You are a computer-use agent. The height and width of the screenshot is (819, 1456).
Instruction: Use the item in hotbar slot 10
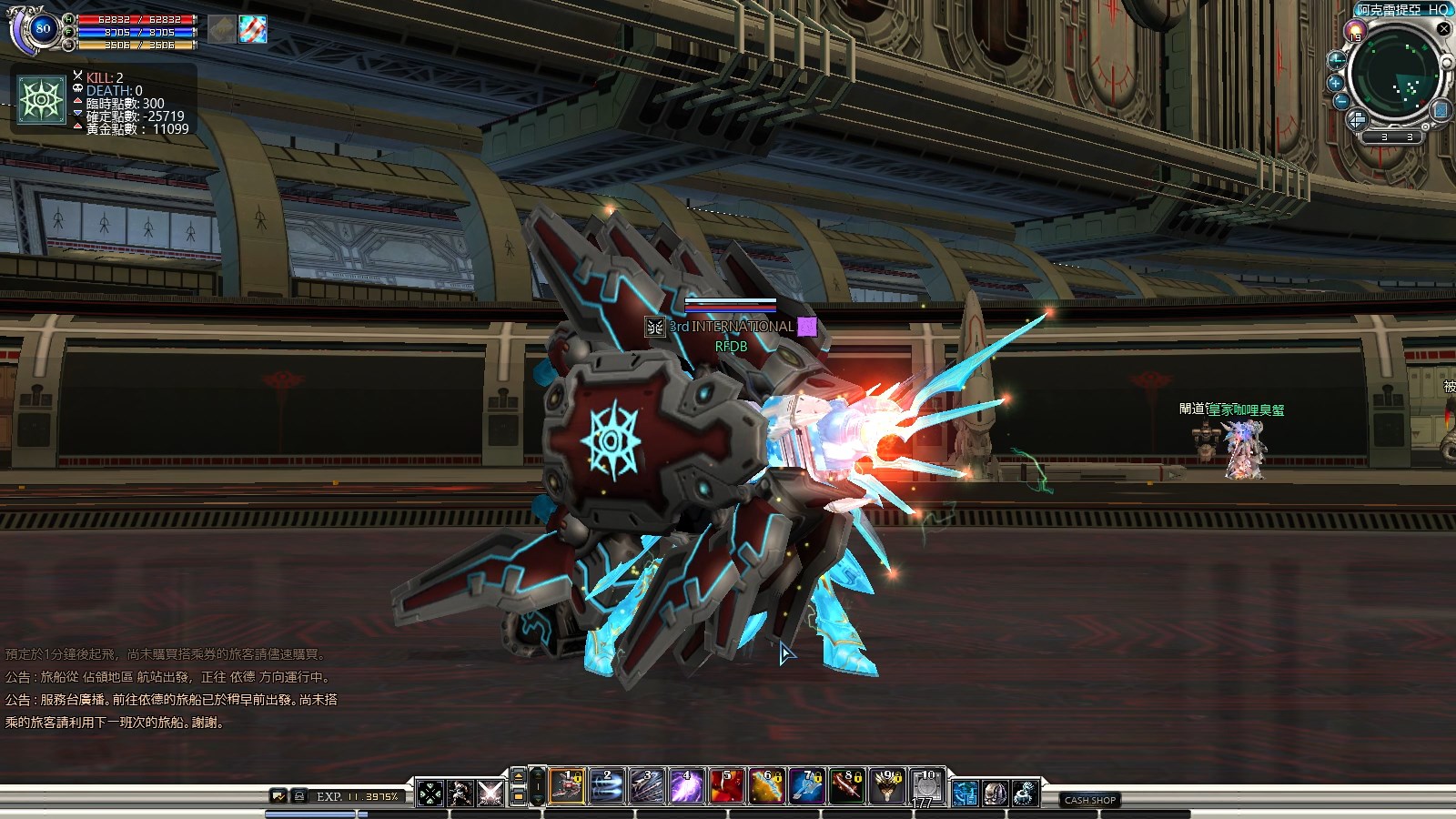pos(927,787)
